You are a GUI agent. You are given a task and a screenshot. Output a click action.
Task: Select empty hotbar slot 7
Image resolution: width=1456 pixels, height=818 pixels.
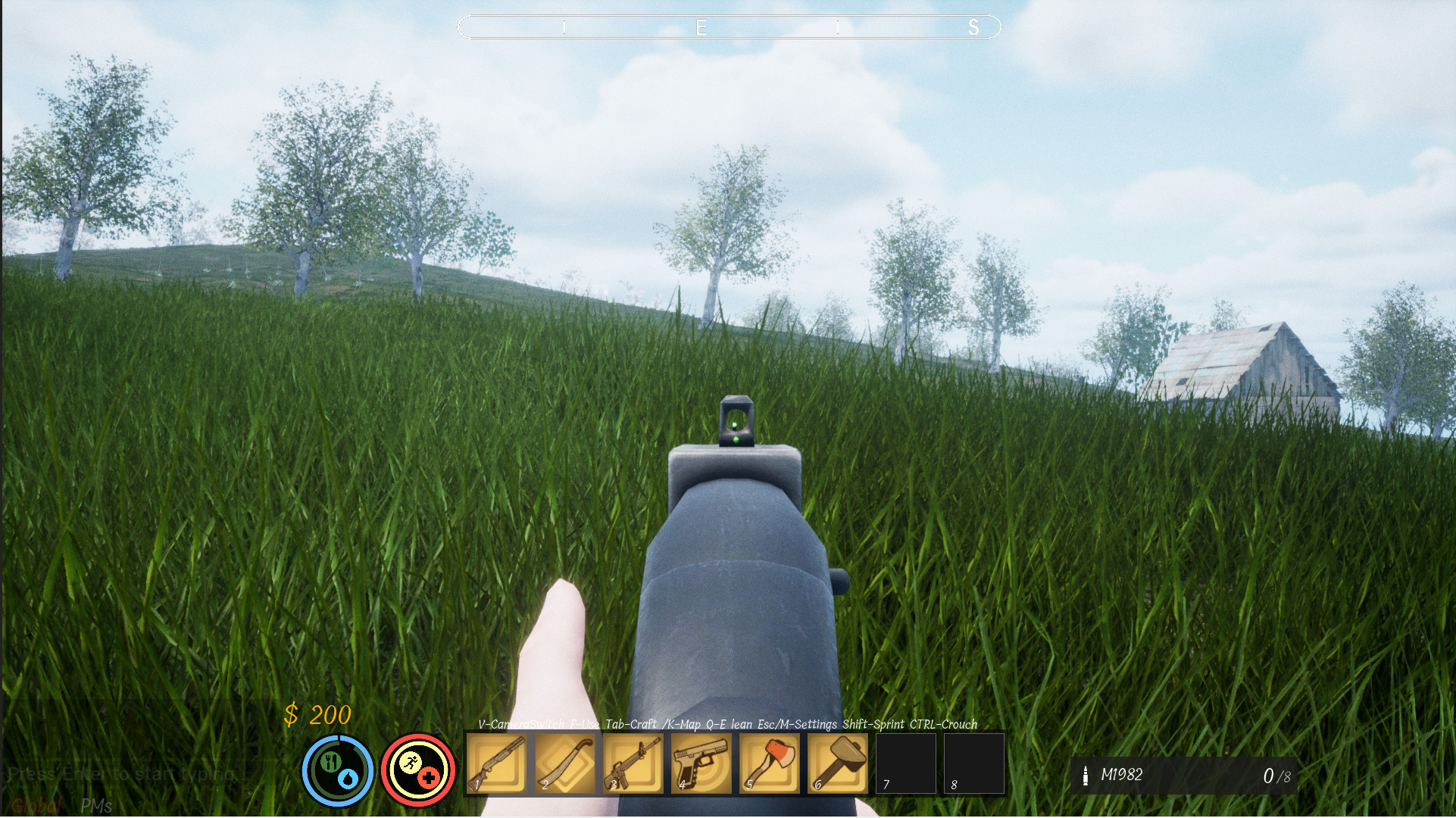coord(905,763)
